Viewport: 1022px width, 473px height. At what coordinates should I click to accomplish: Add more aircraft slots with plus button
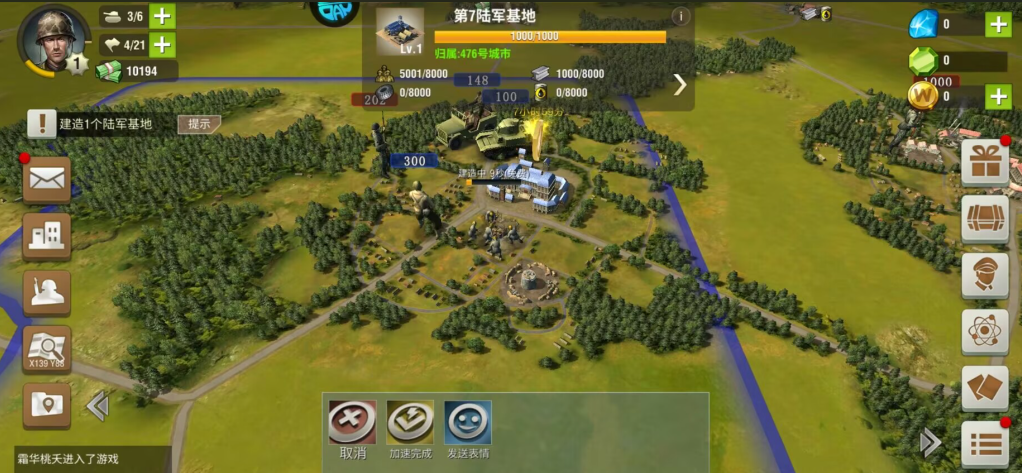162,45
